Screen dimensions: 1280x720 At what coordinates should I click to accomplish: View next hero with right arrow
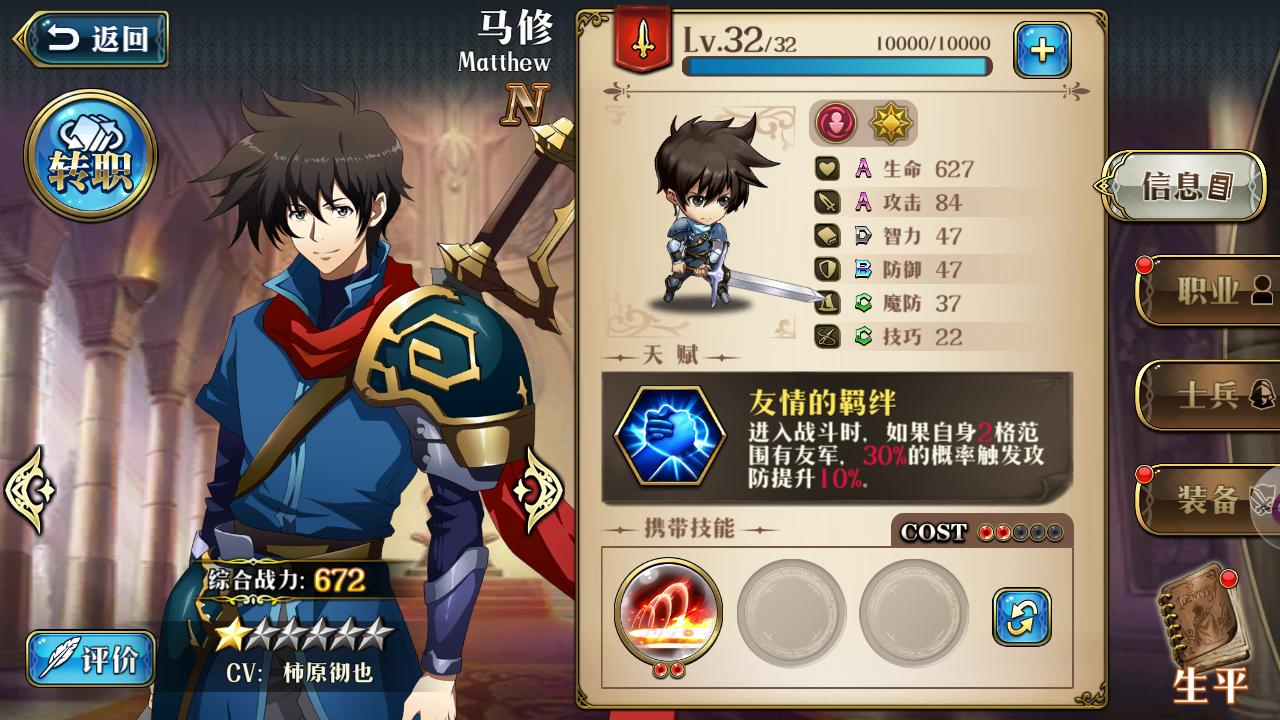tap(541, 489)
